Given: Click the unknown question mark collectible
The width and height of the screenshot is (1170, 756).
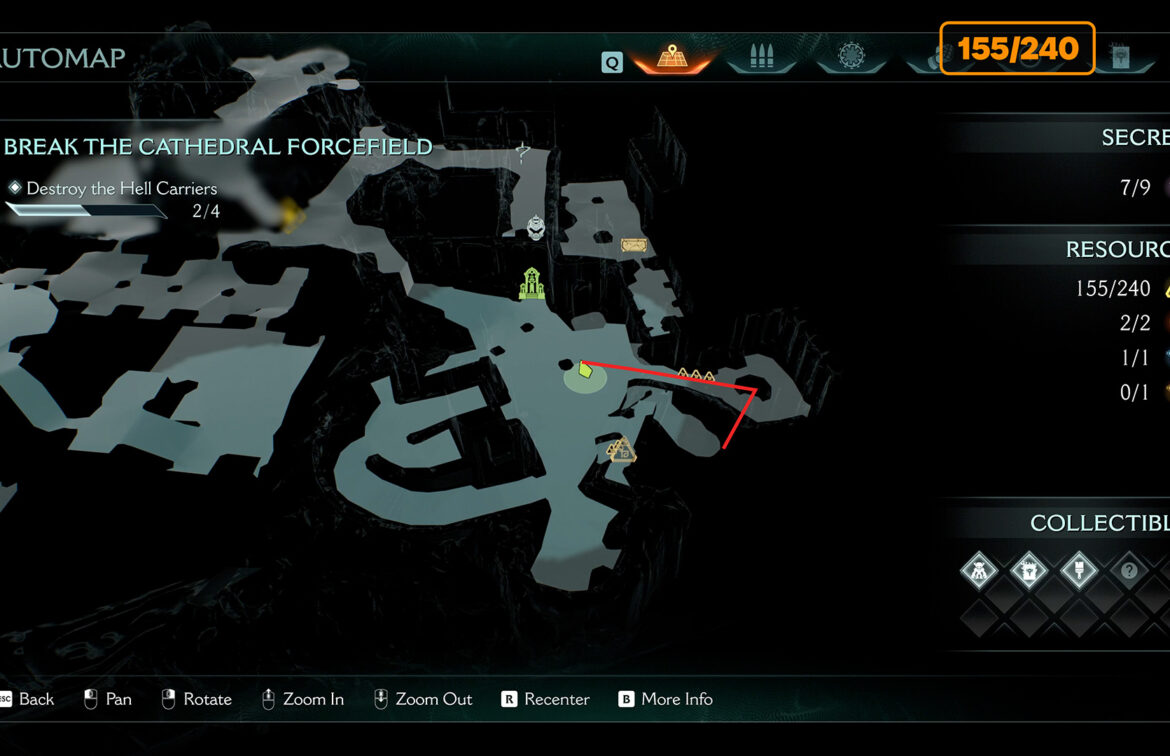Looking at the screenshot, I should click(1129, 572).
